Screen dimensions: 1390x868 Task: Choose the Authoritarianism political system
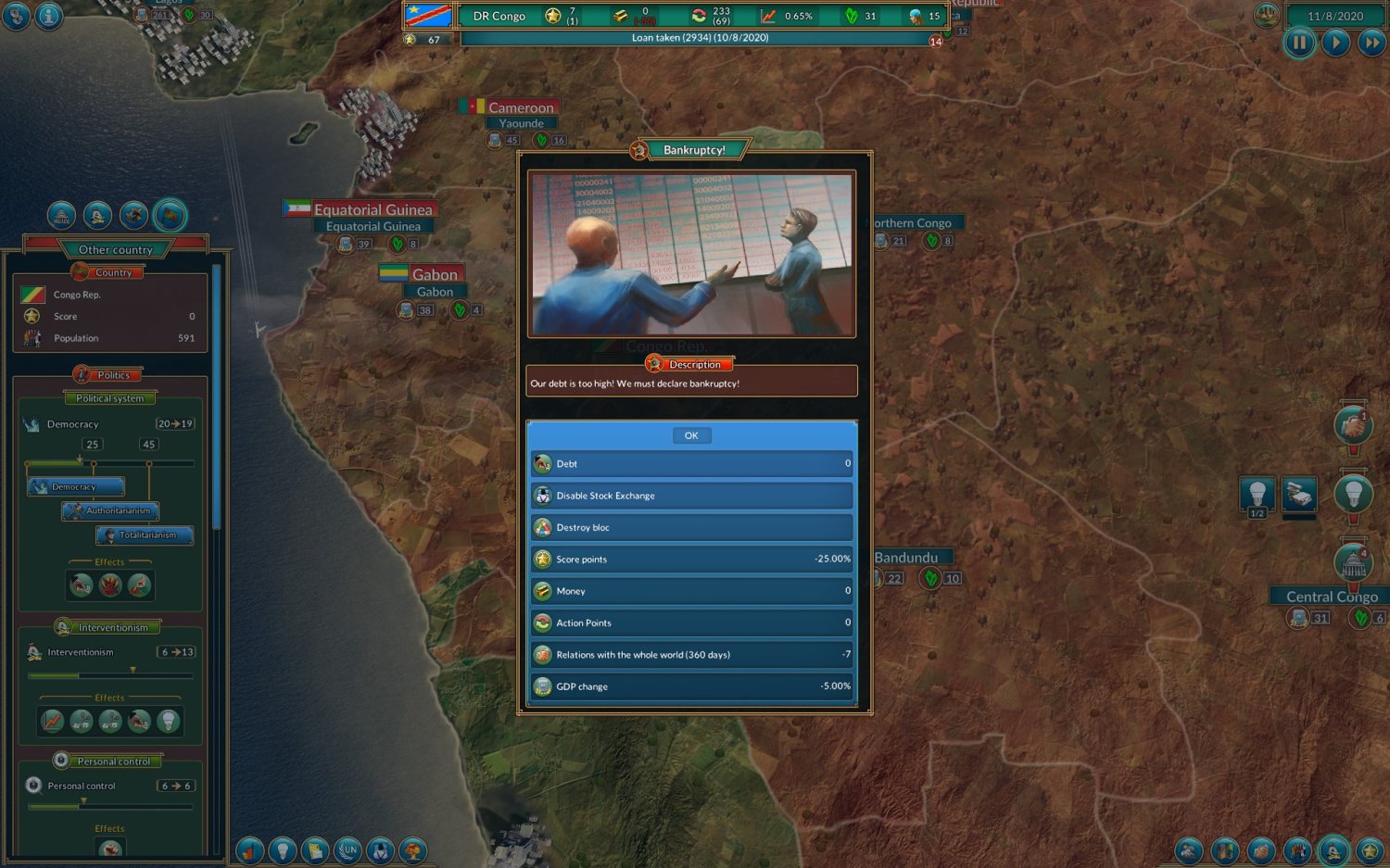click(x=111, y=510)
